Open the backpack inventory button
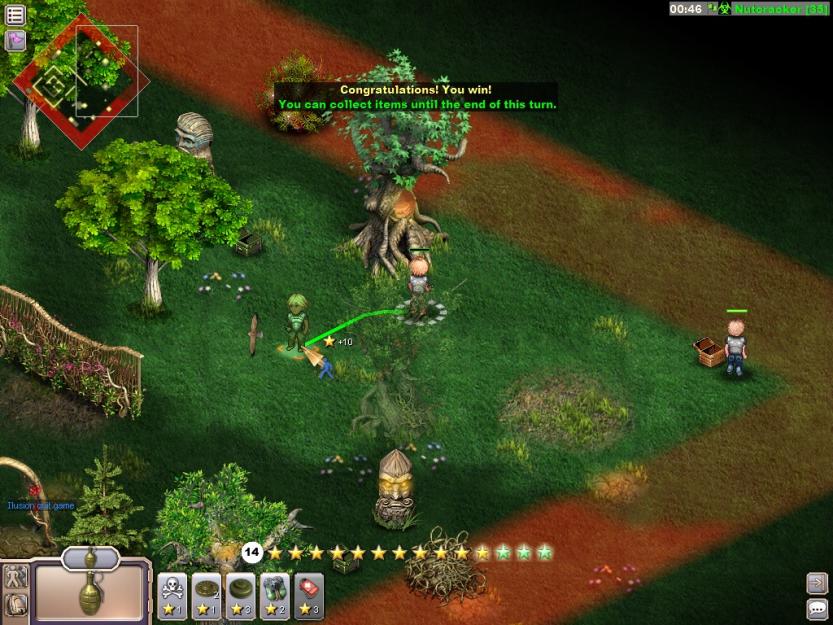 (16, 605)
